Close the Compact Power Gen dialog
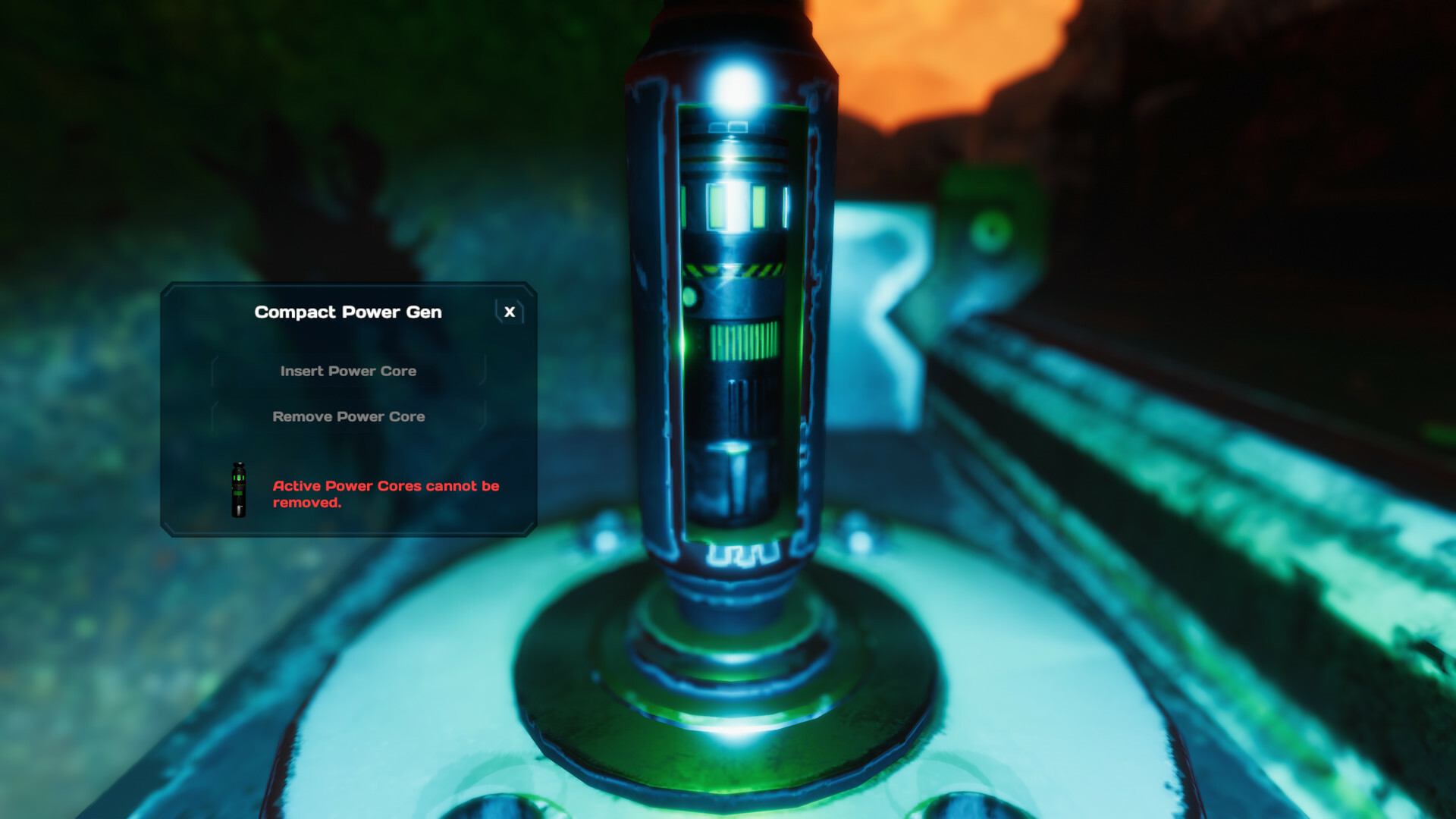 [509, 312]
